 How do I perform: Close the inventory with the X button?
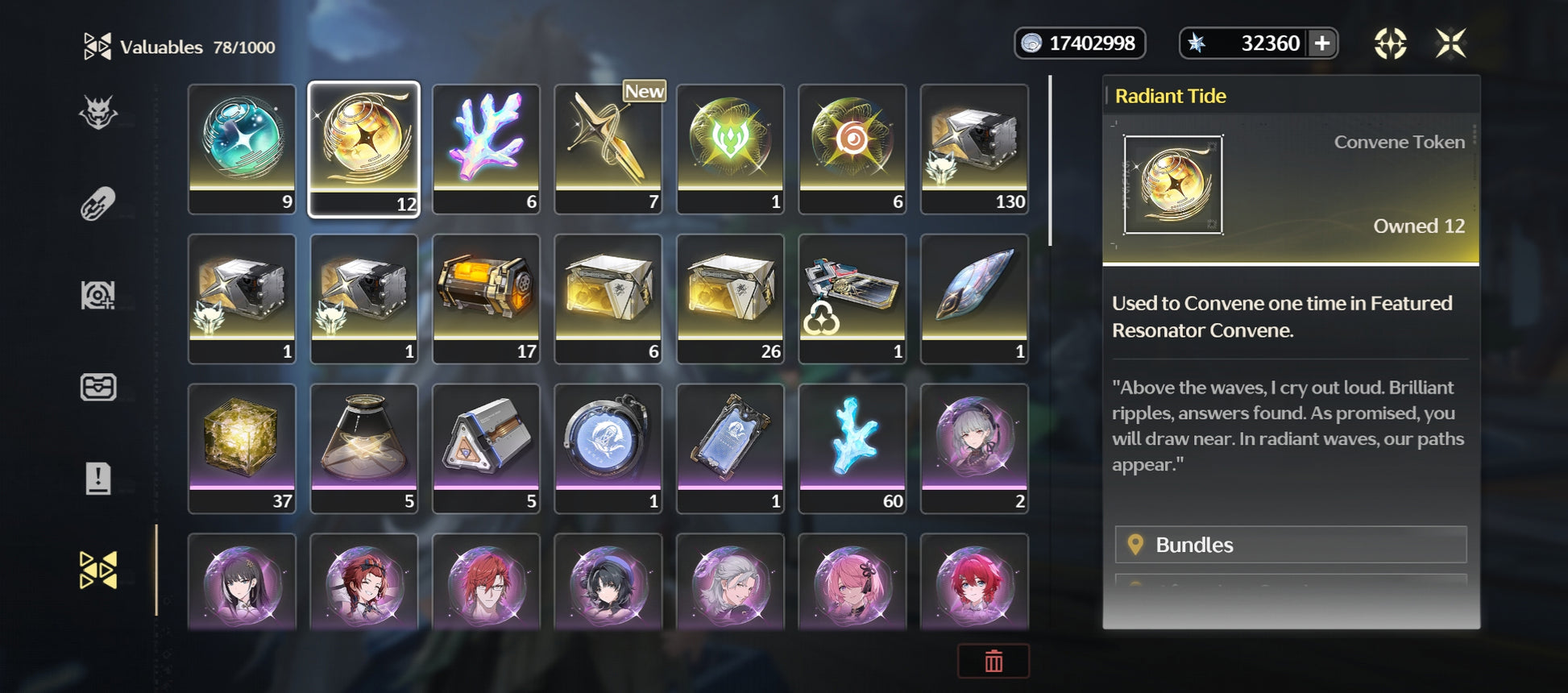click(x=1450, y=44)
